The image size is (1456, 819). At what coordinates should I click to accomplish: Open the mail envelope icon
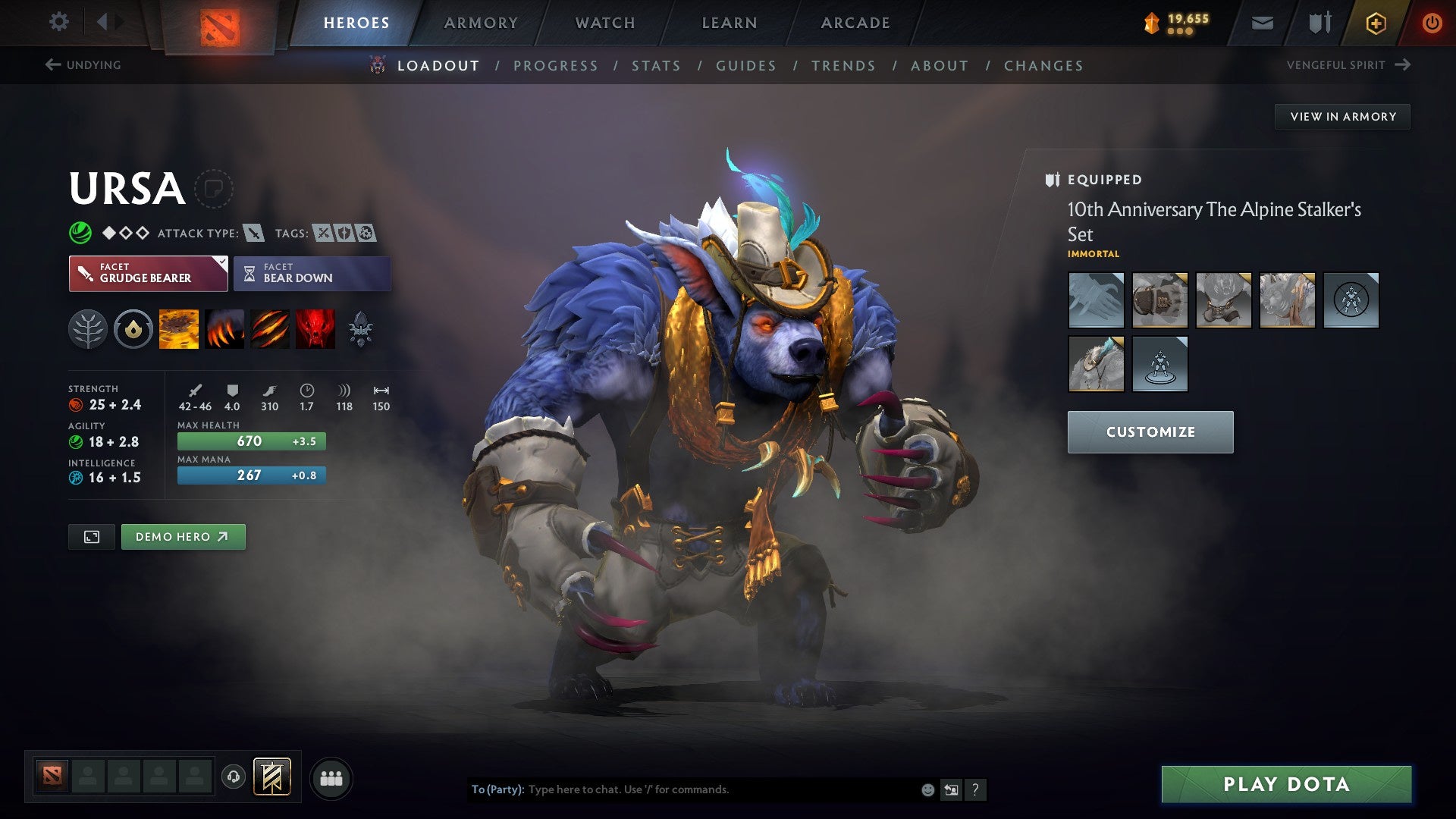(x=1261, y=22)
